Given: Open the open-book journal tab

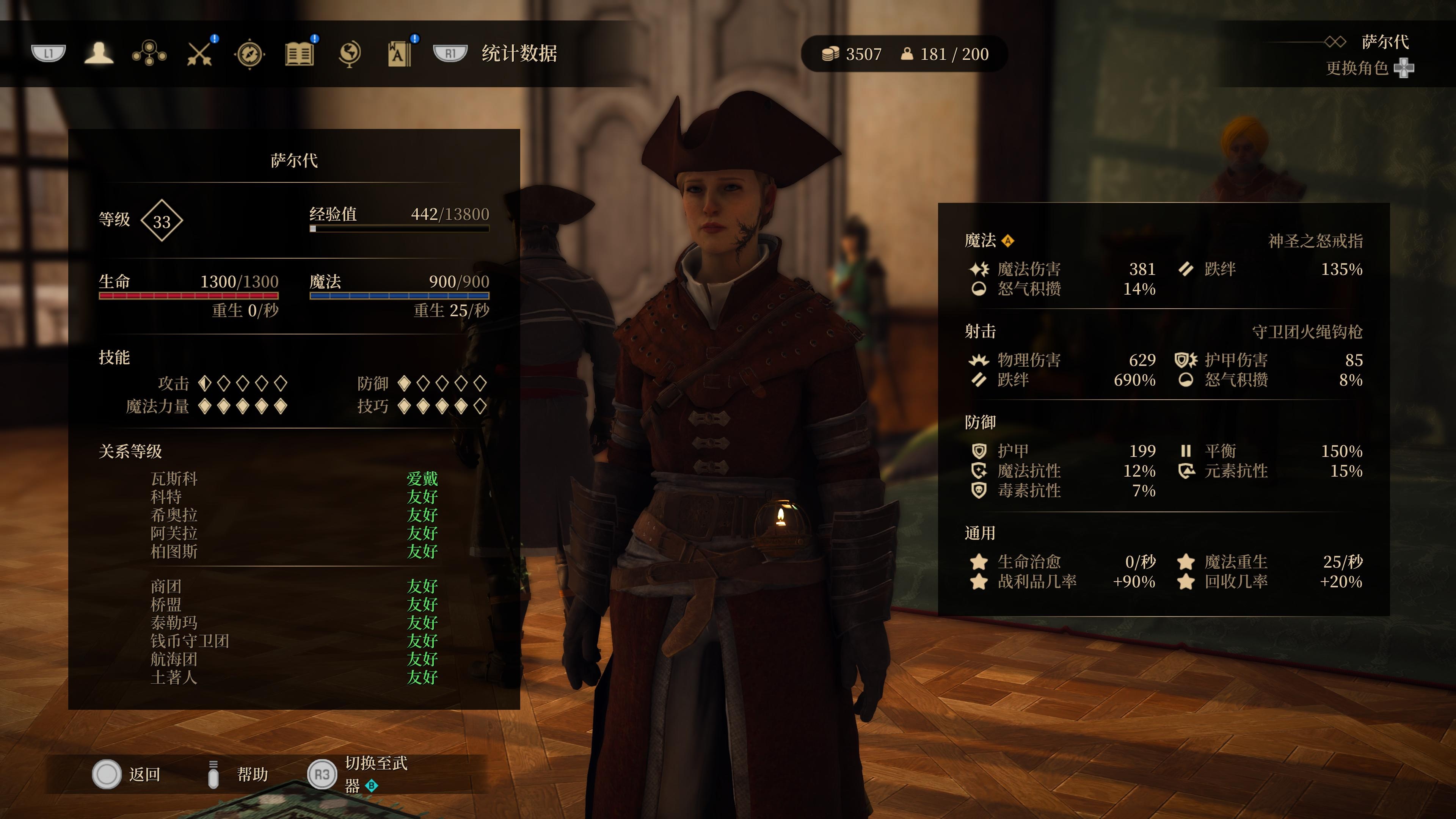Looking at the screenshot, I should (x=299, y=54).
